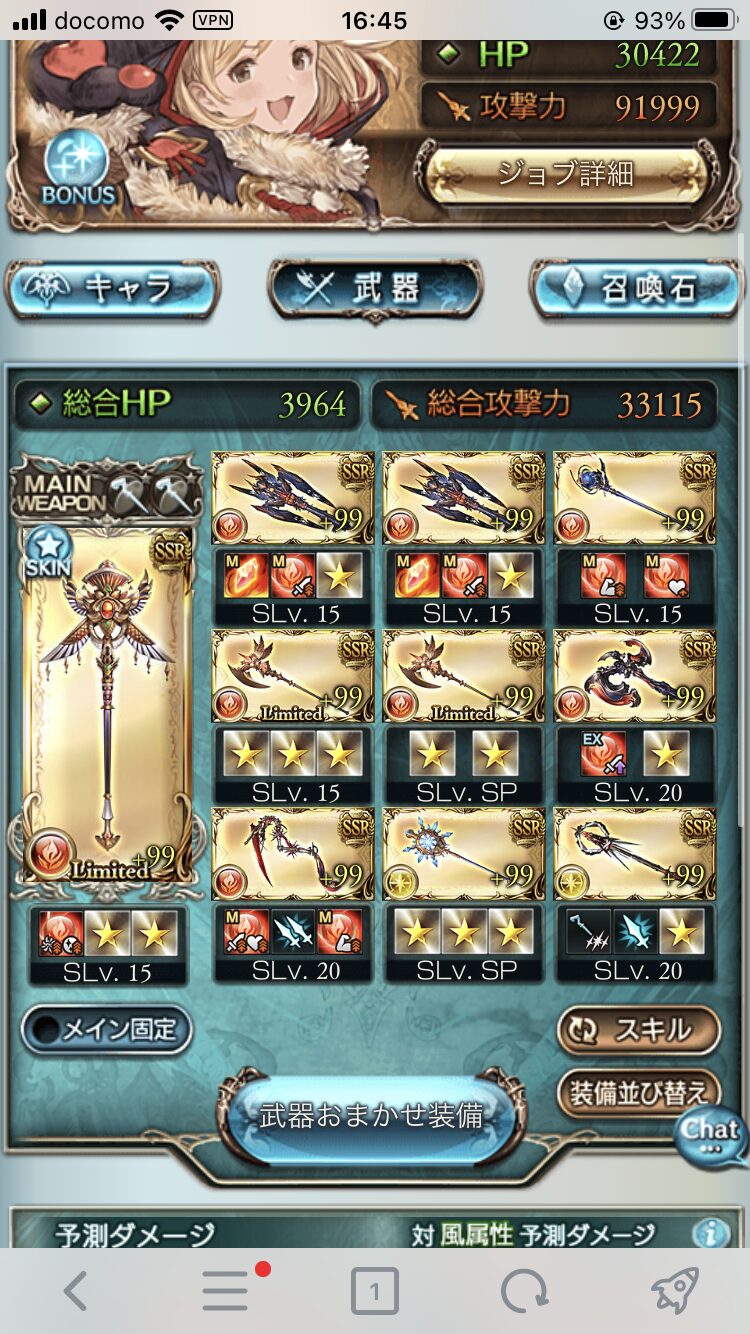Open the ジョブ詳細 job details
Screen dimensions: 750x1334
point(565,174)
